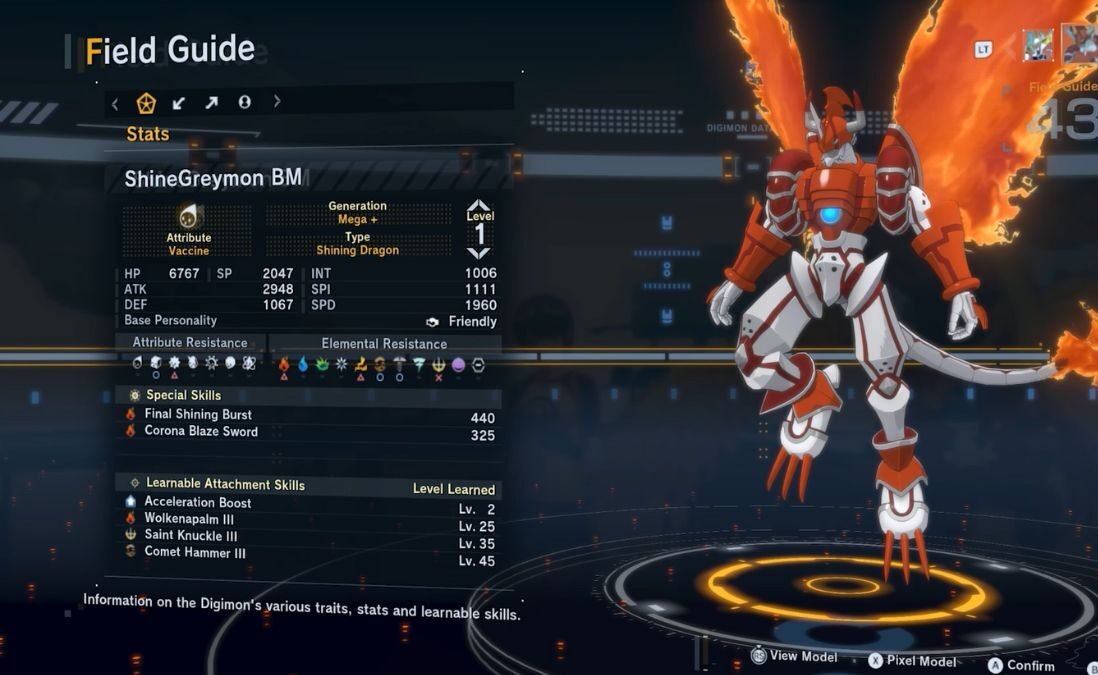Select the Corona Blaze Sword skill row
This screenshot has width=1098, height=675.
pyautogui.click(x=310, y=432)
